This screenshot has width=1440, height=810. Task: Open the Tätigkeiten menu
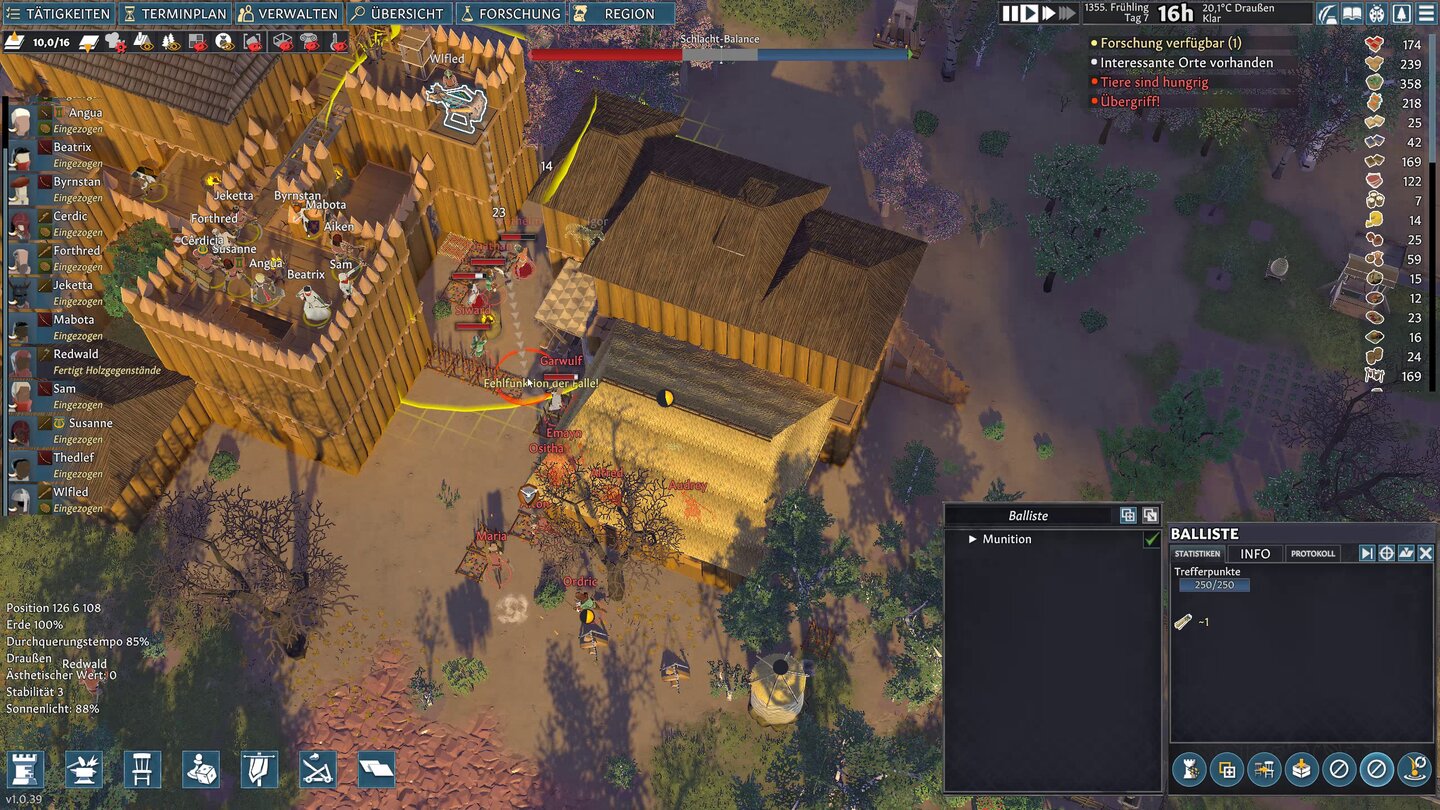point(58,14)
